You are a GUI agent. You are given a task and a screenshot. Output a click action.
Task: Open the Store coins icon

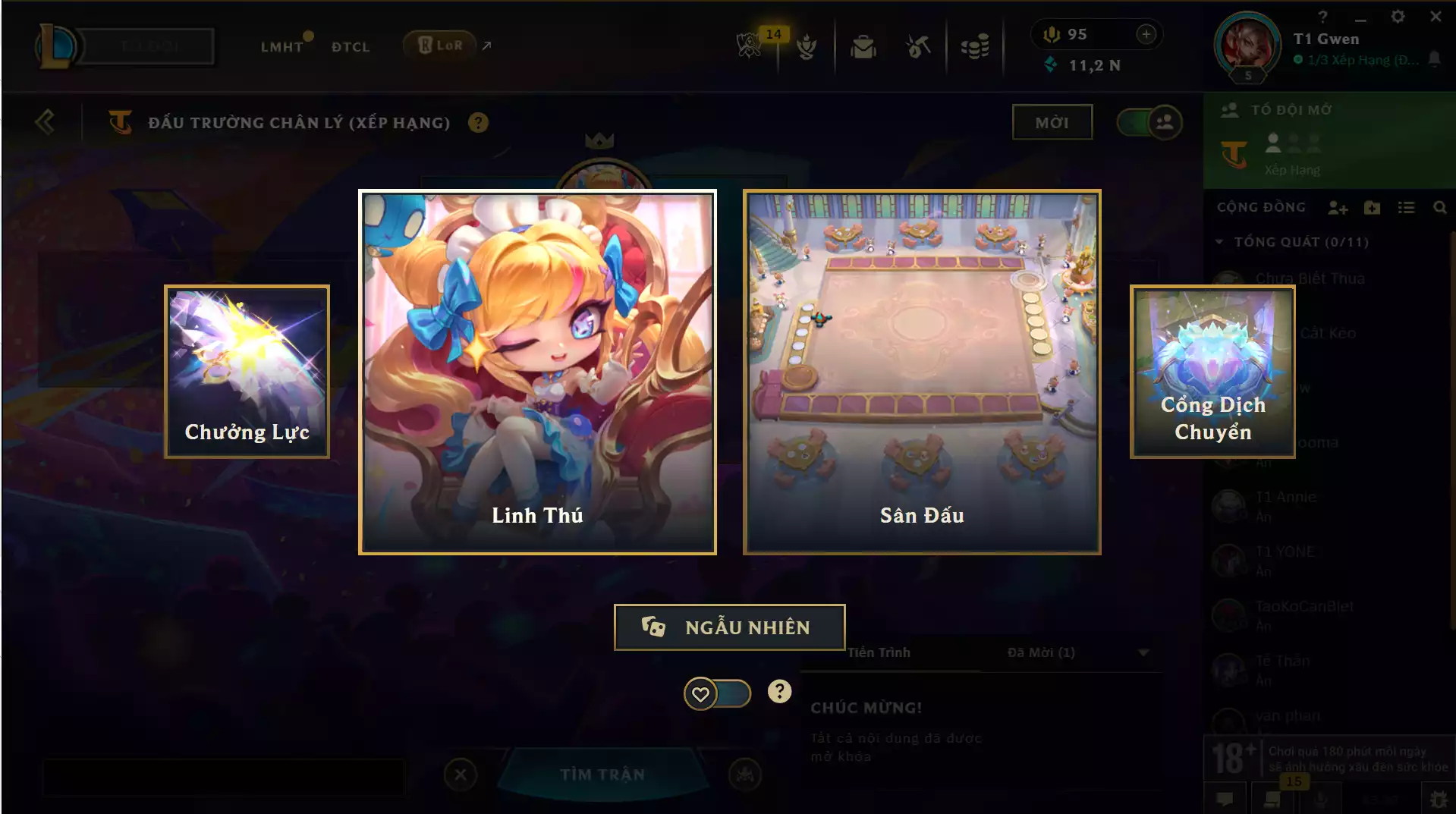tap(976, 46)
